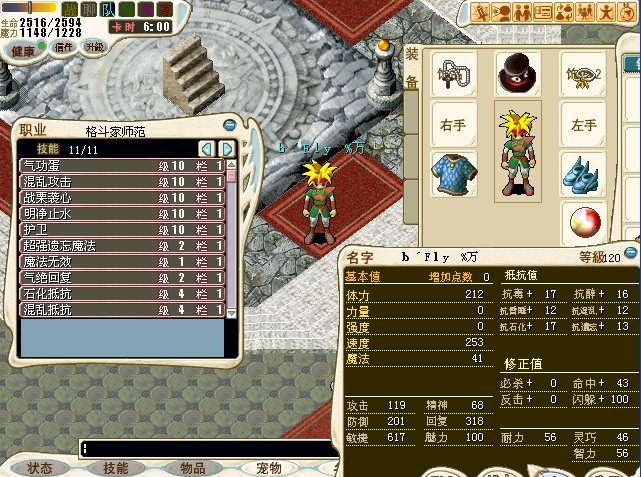Choose the 超强遗忘魔法 skill
Screen dimensions: 641x477
coord(122,245)
